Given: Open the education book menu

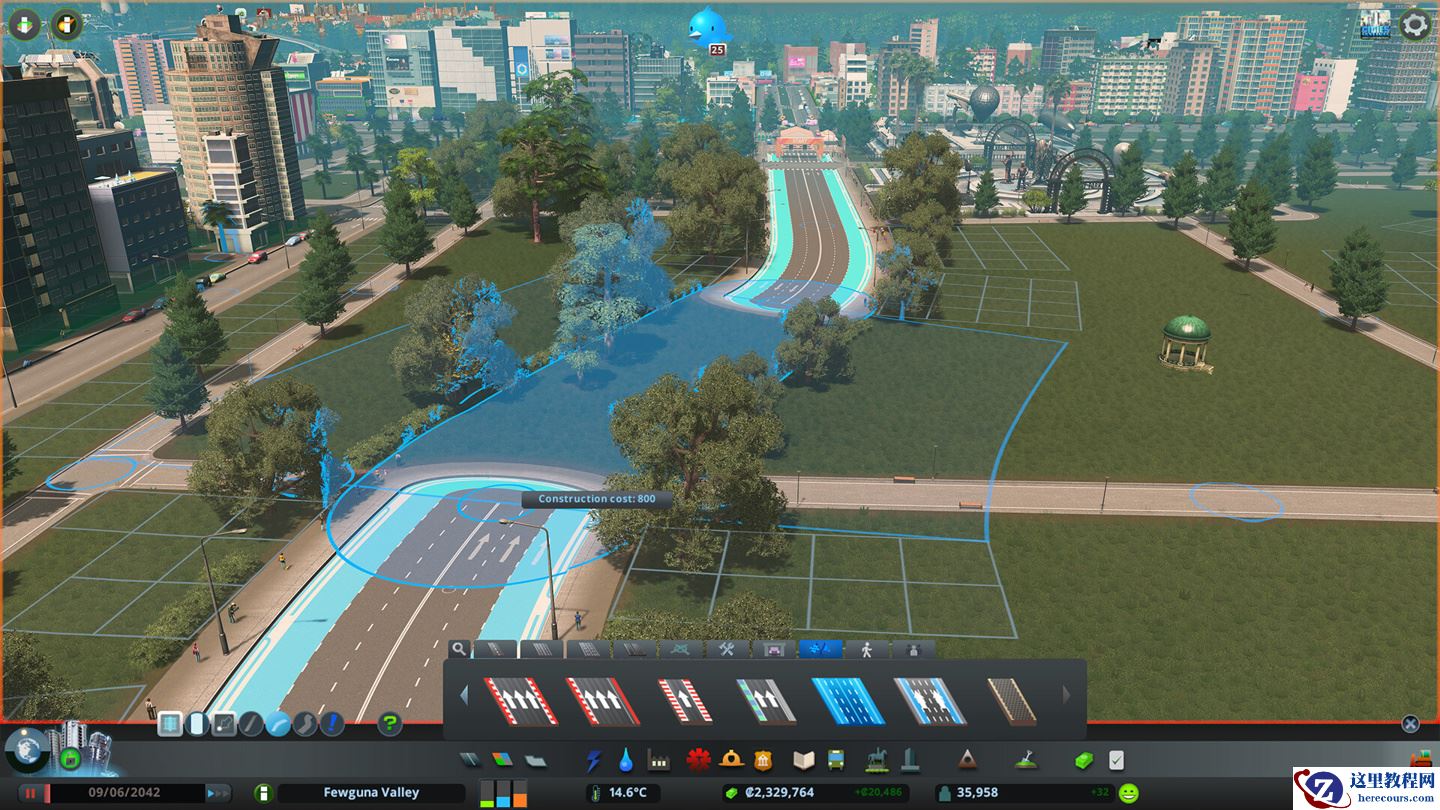Looking at the screenshot, I should (804, 761).
